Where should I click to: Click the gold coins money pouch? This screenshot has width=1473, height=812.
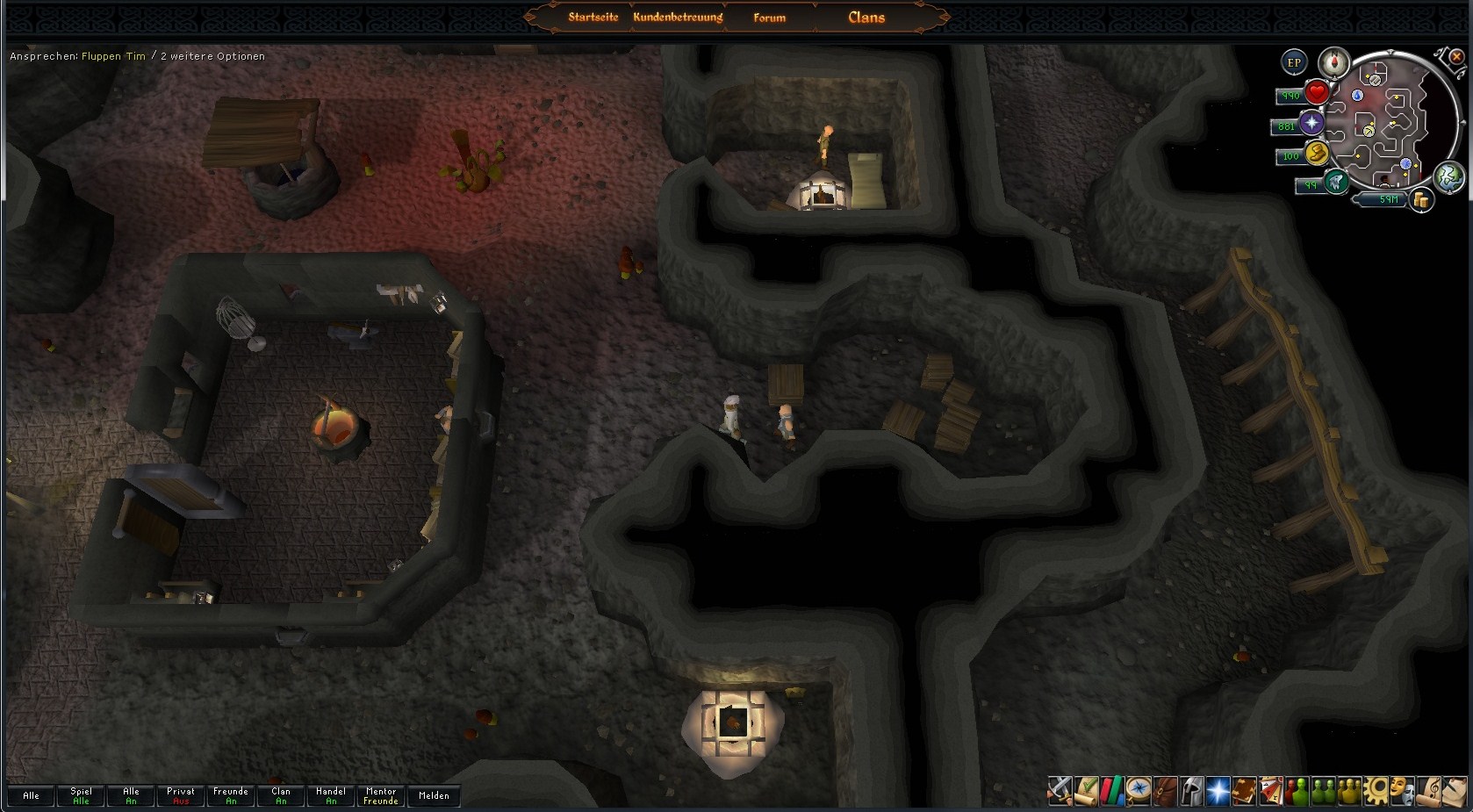[1420, 201]
